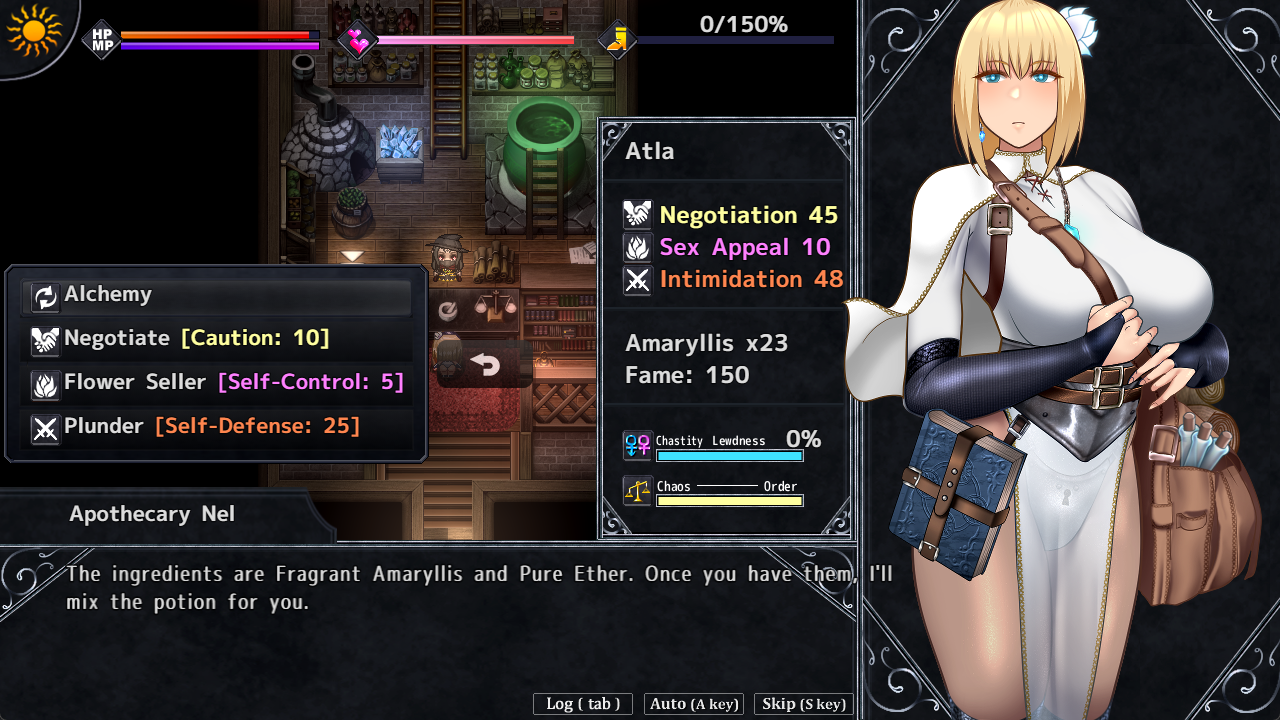The image size is (1280, 720).
Task: Click the back arrow button
Action: (485, 365)
